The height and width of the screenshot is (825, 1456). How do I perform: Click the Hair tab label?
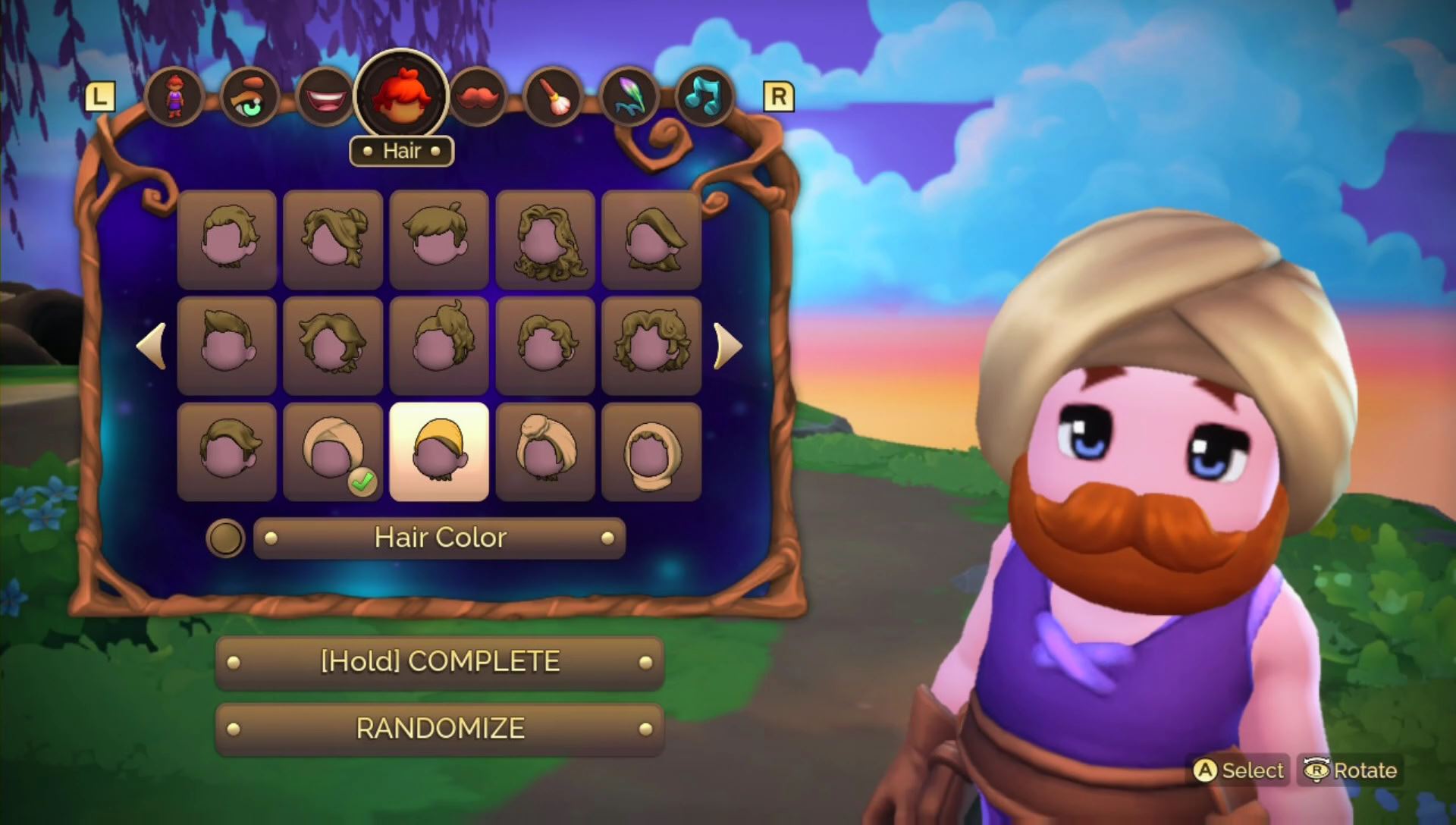pyautogui.click(x=400, y=151)
